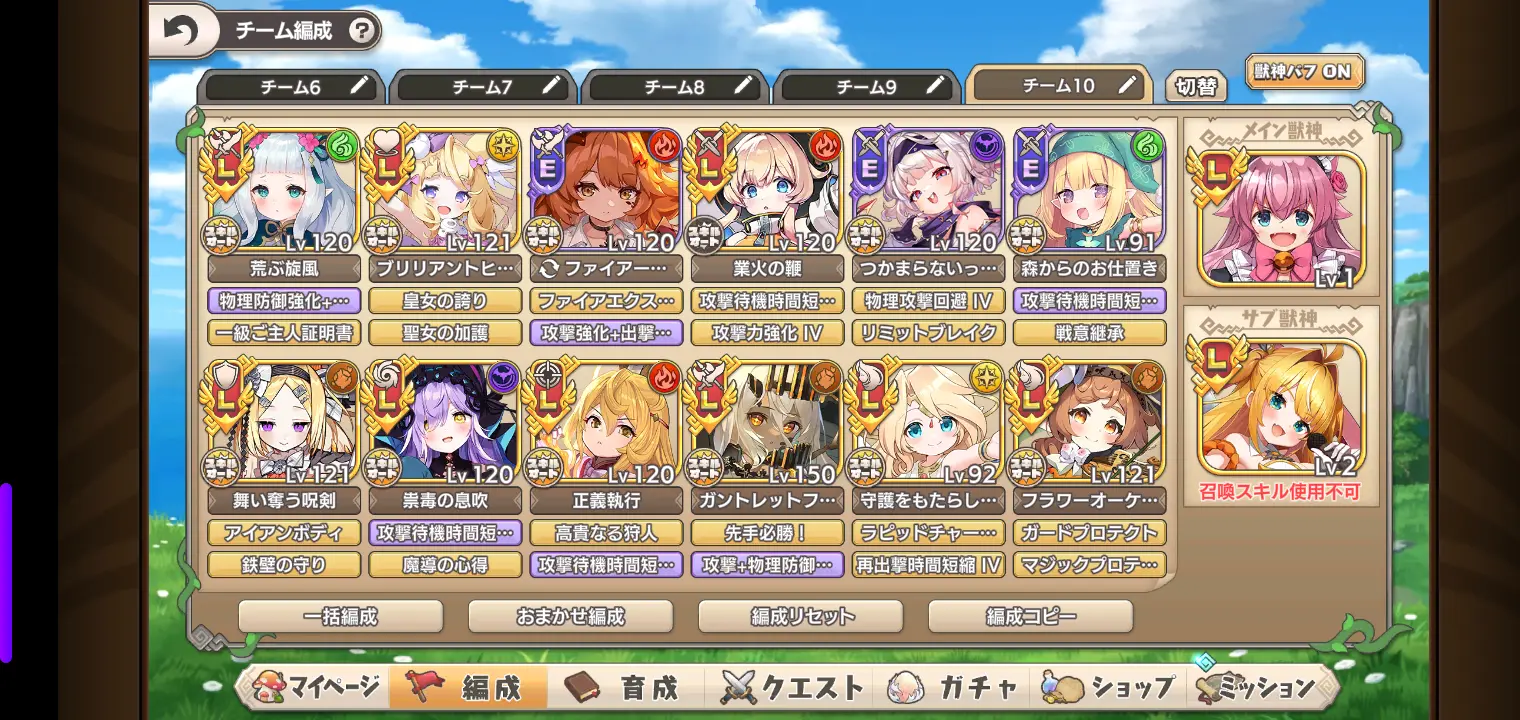Screen dimensions: 1520x720
Task: Open the team formation help question mark
Action: pyautogui.click(x=363, y=31)
